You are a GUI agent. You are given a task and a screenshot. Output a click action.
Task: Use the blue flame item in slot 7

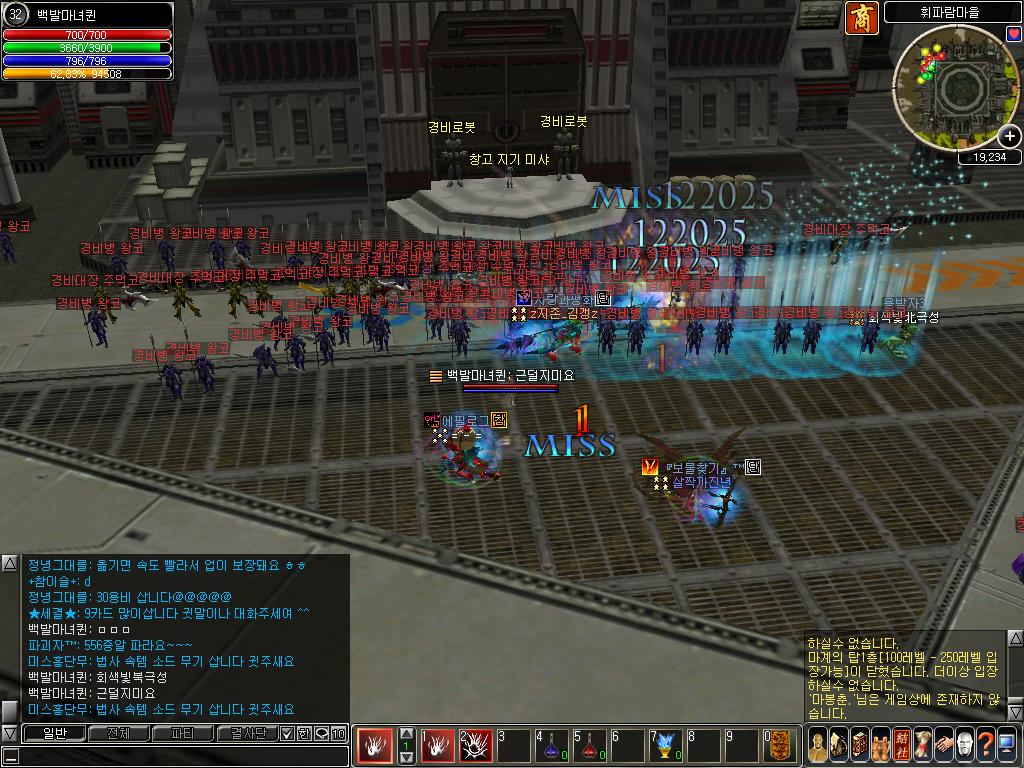[x=667, y=745]
